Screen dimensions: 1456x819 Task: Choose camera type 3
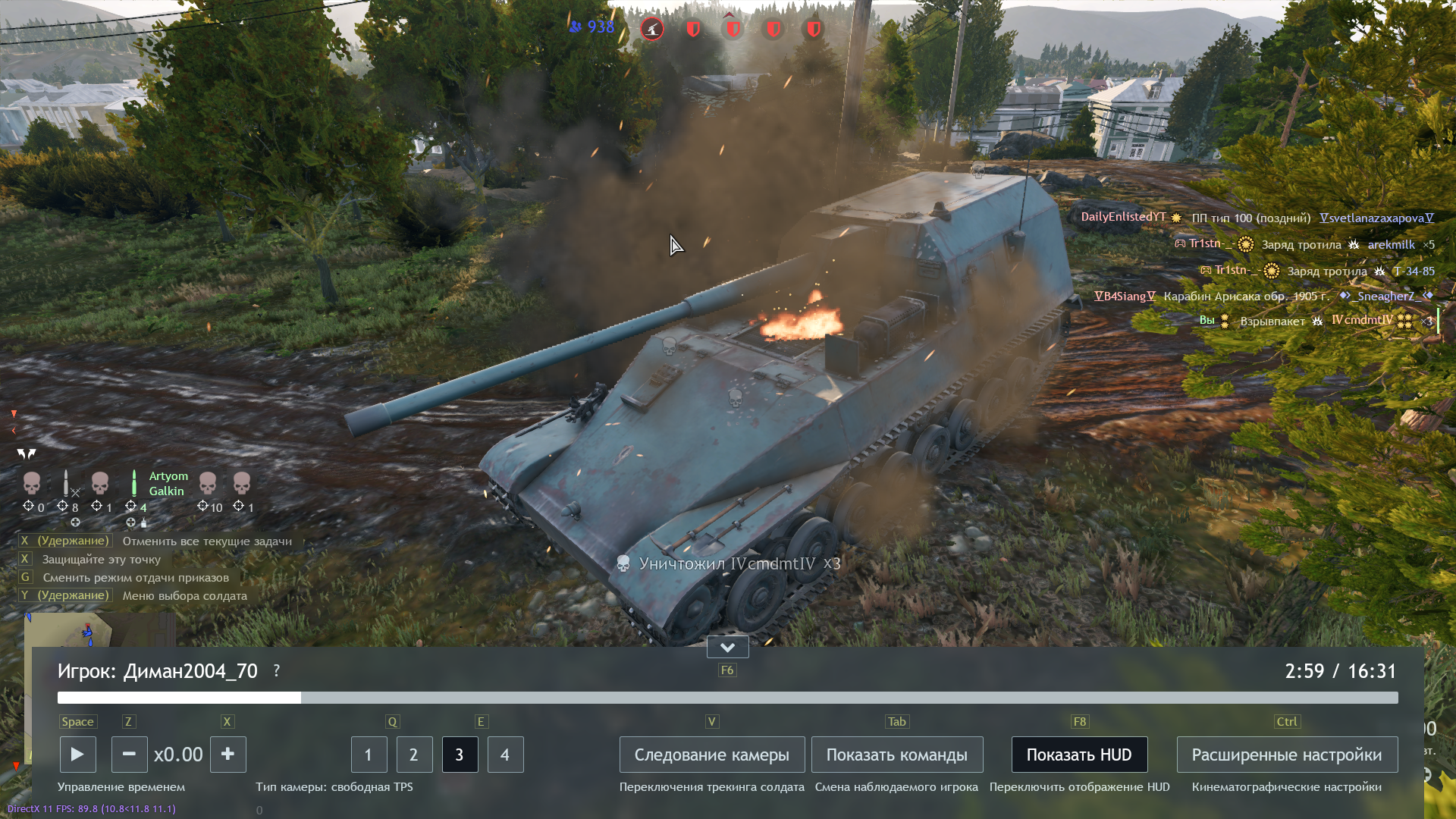tap(460, 755)
